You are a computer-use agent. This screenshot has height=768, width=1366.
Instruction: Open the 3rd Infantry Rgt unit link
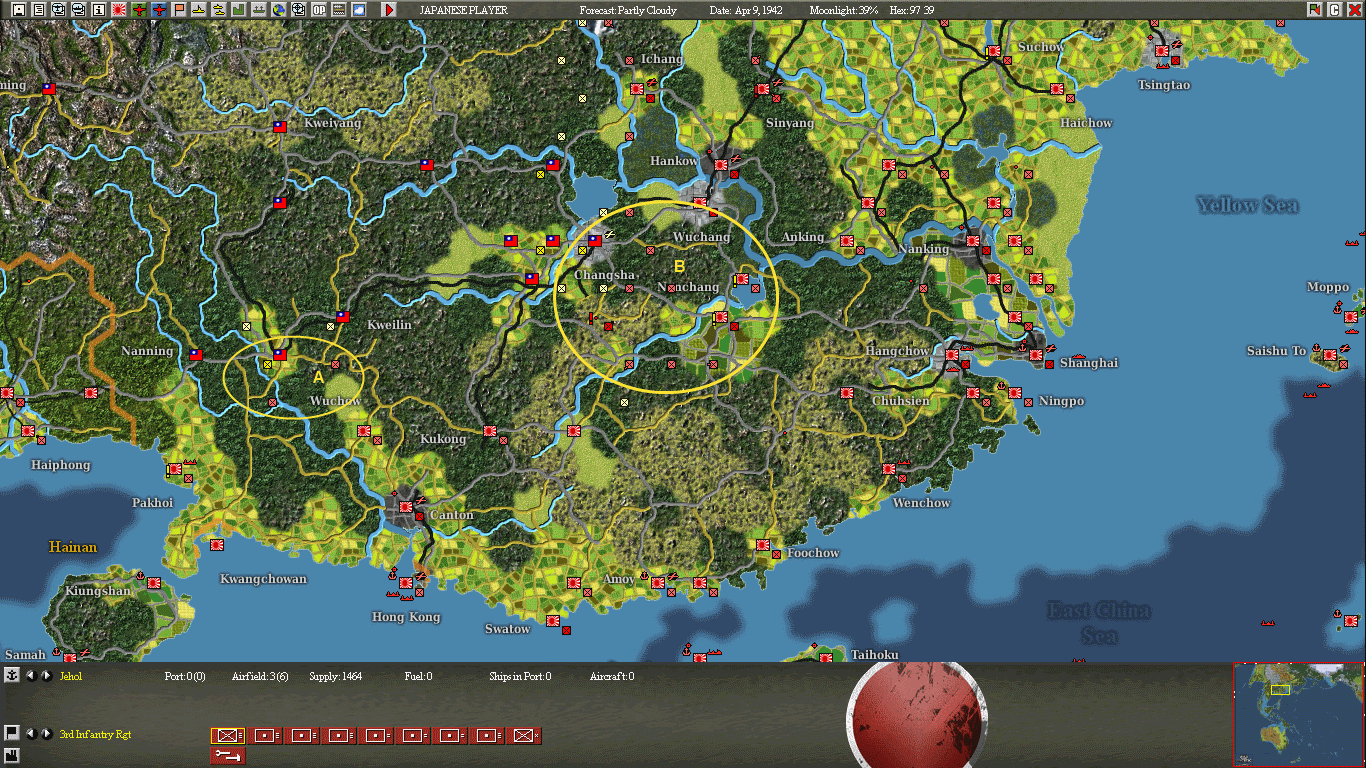(x=97, y=733)
